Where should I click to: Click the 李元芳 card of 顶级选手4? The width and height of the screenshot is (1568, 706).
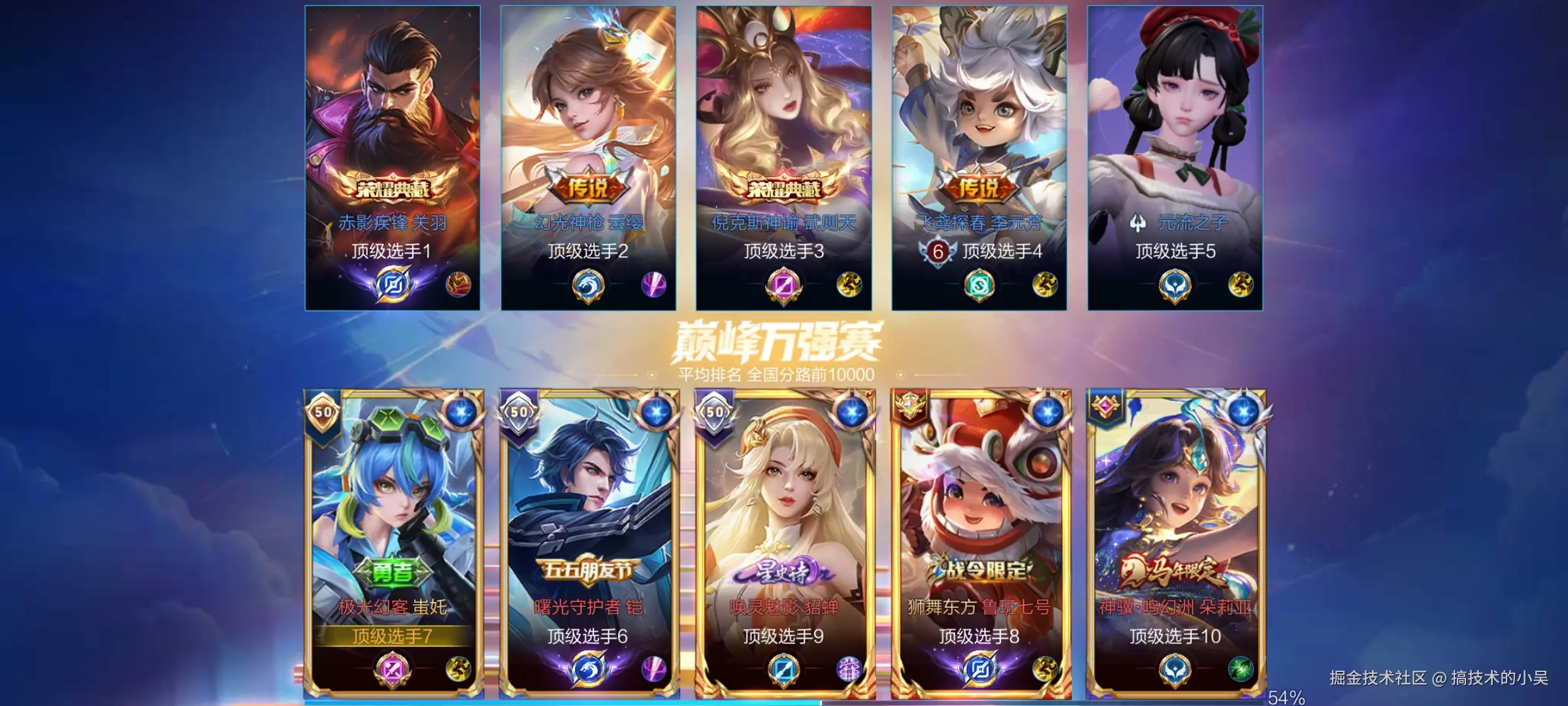(x=979, y=157)
